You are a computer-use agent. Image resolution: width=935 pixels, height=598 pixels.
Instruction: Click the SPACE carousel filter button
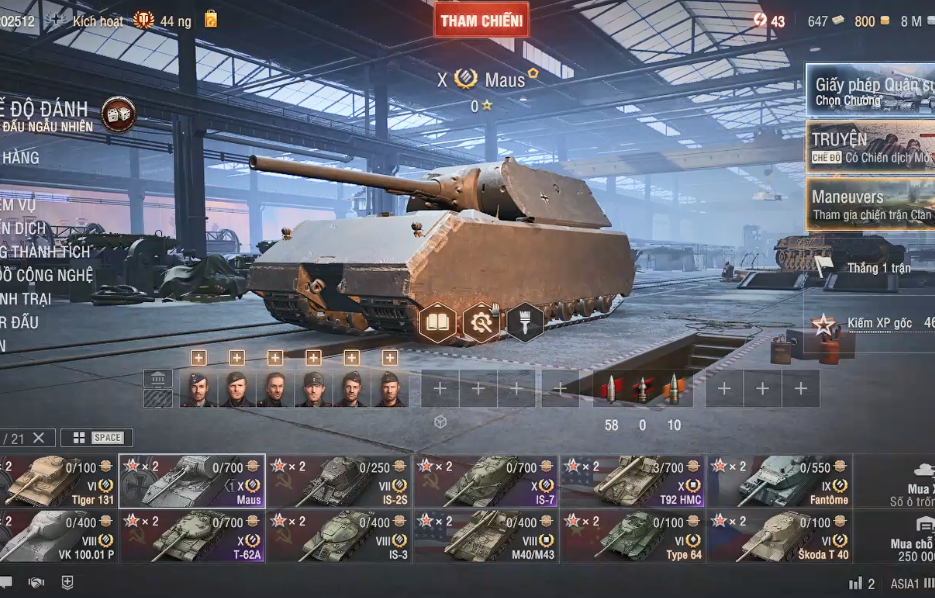pyautogui.click(x=97, y=438)
